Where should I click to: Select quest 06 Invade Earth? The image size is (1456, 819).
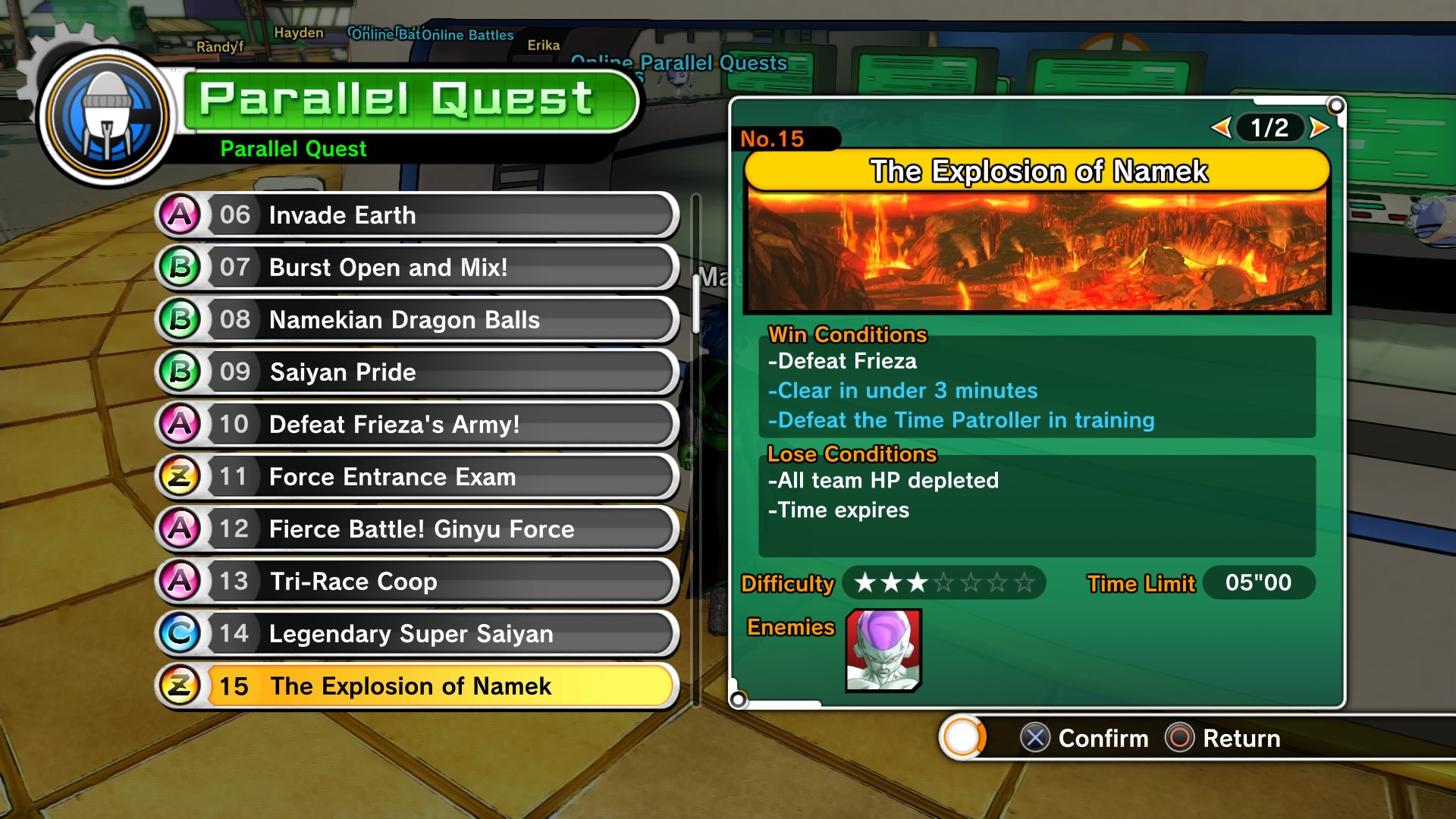(x=417, y=215)
